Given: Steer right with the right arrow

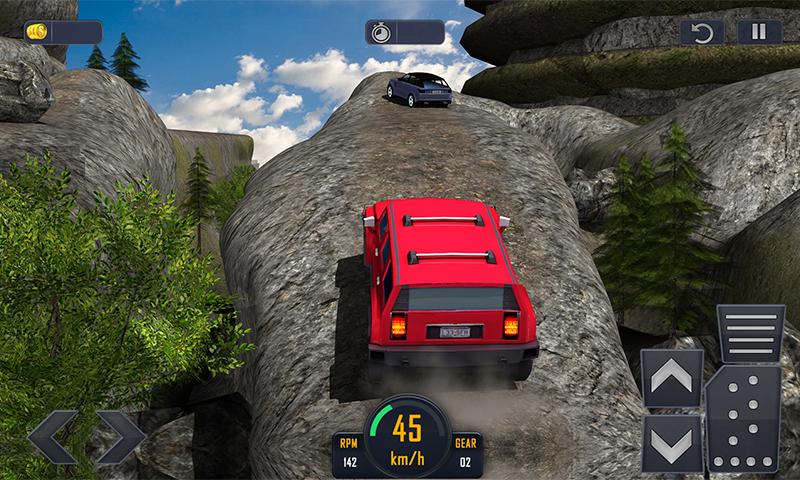Looking at the screenshot, I should tap(118, 436).
